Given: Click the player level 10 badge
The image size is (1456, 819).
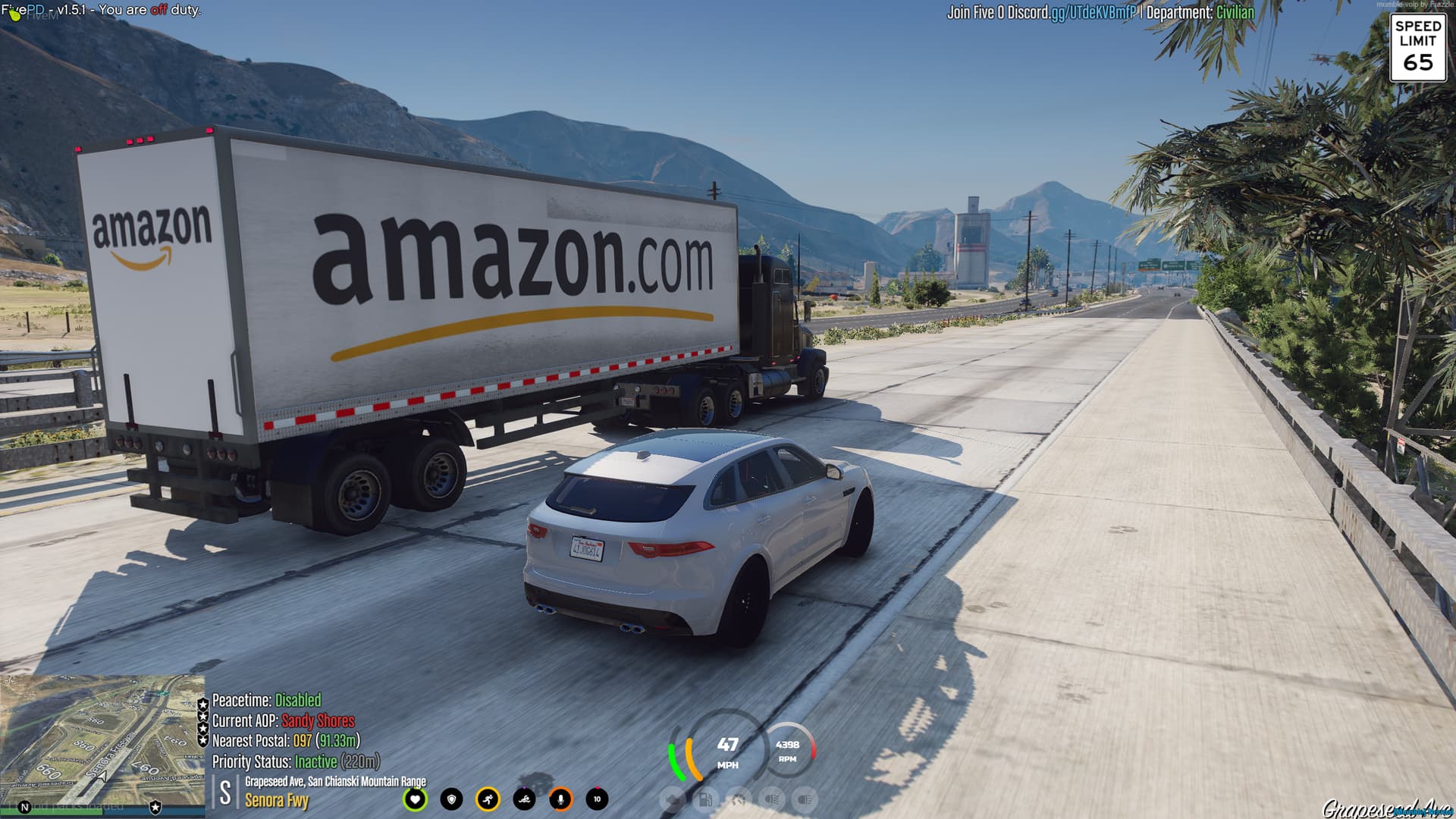Looking at the screenshot, I should [x=596, y=799].
